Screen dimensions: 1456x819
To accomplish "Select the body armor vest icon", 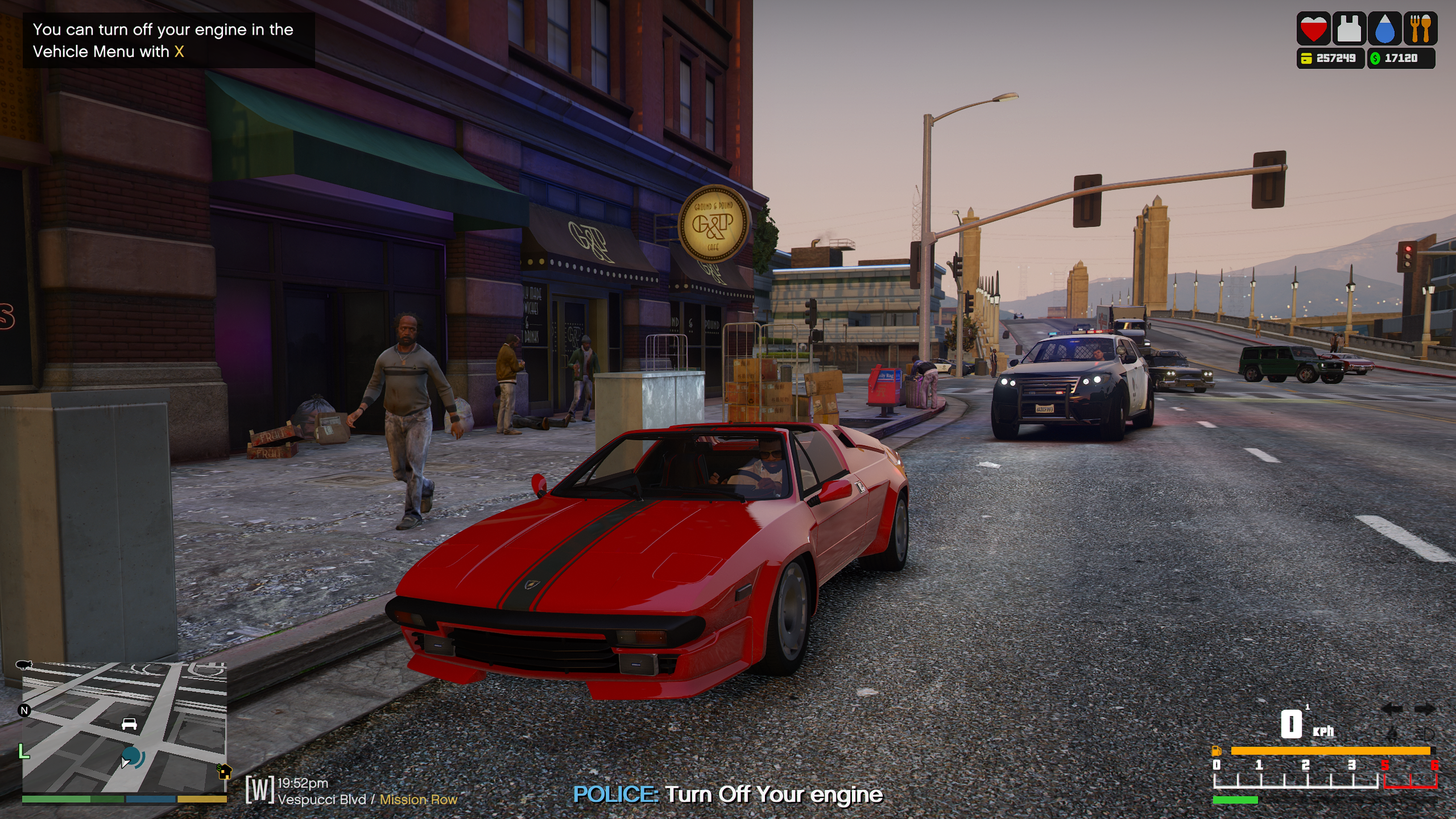I will pos(1349,29).
